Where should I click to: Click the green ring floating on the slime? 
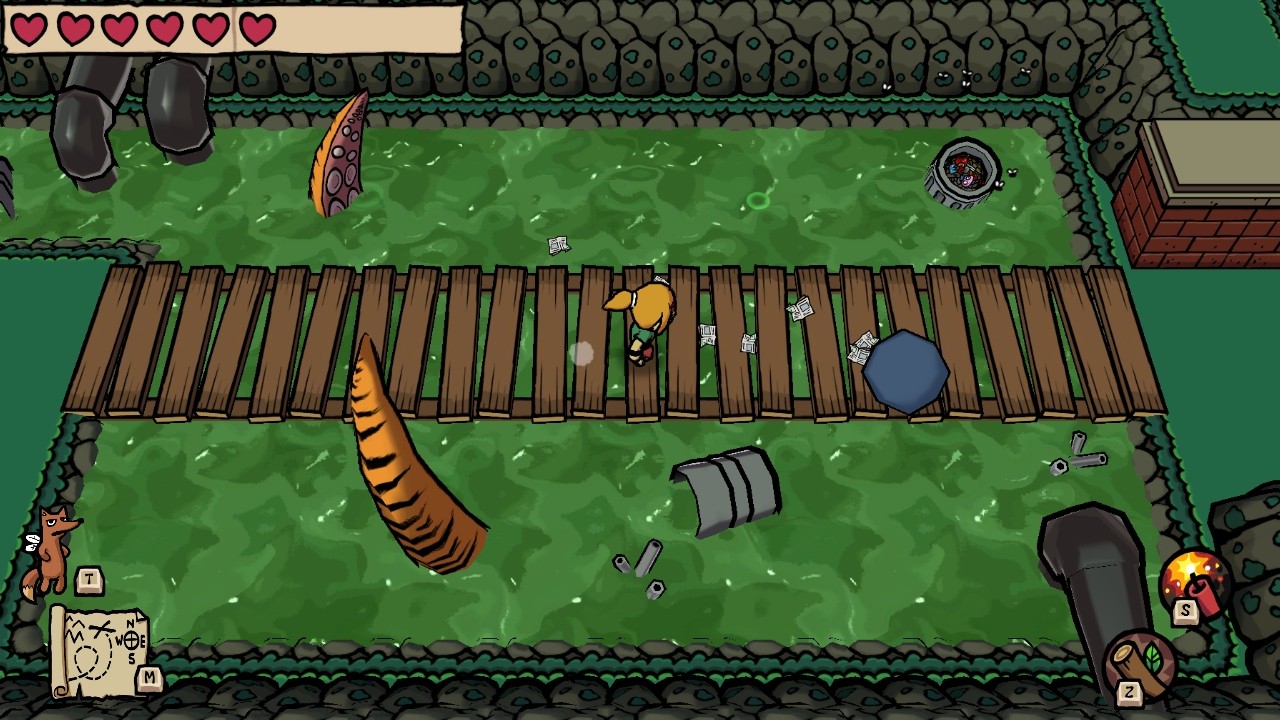coord(757,203)
